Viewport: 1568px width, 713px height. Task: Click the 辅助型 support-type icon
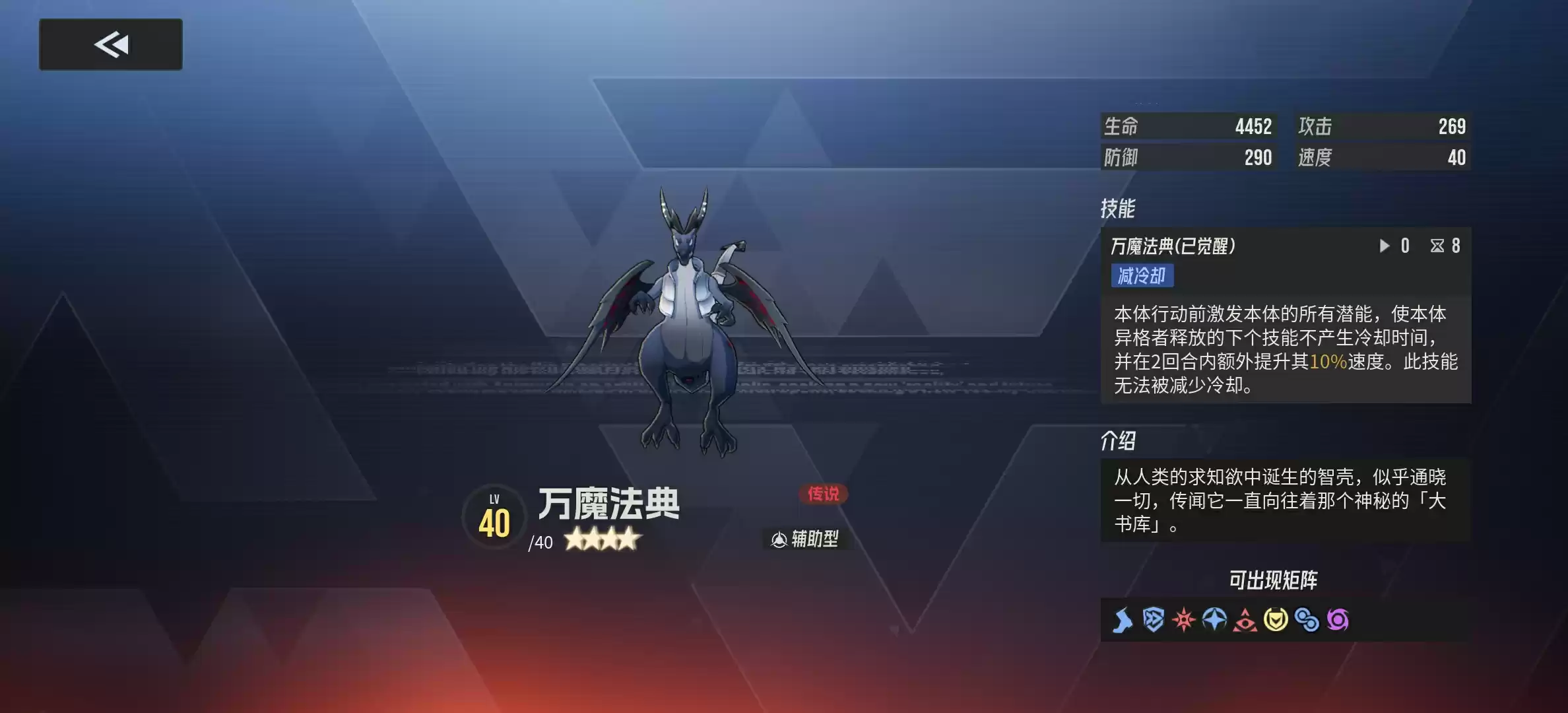(804, 537)
